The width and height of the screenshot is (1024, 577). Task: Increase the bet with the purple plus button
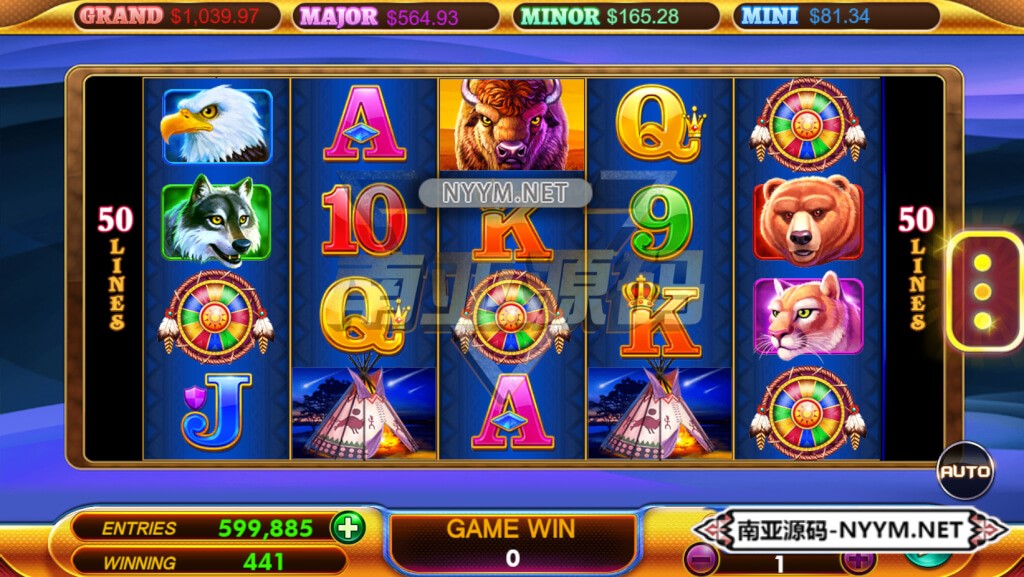point(857,561)
